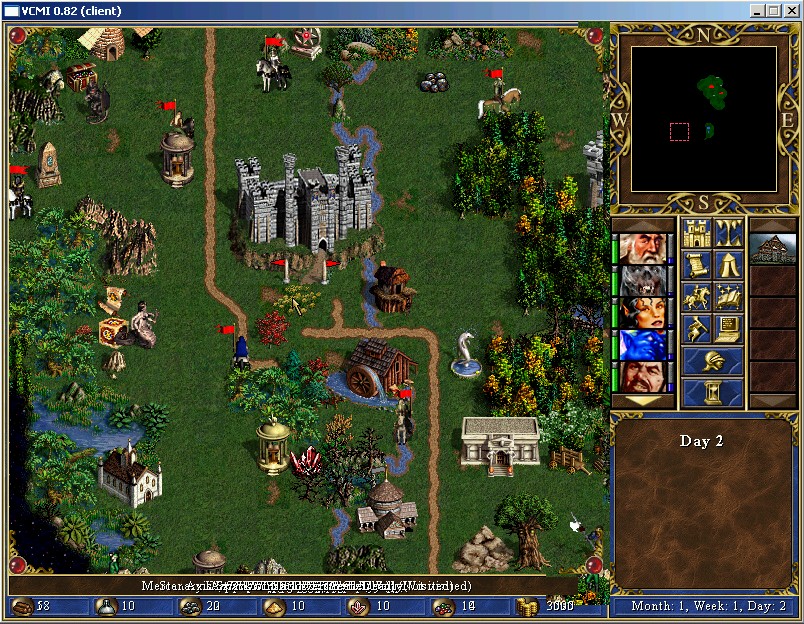Select the gray werewolf hero portrait

click(x=641, y=281)
